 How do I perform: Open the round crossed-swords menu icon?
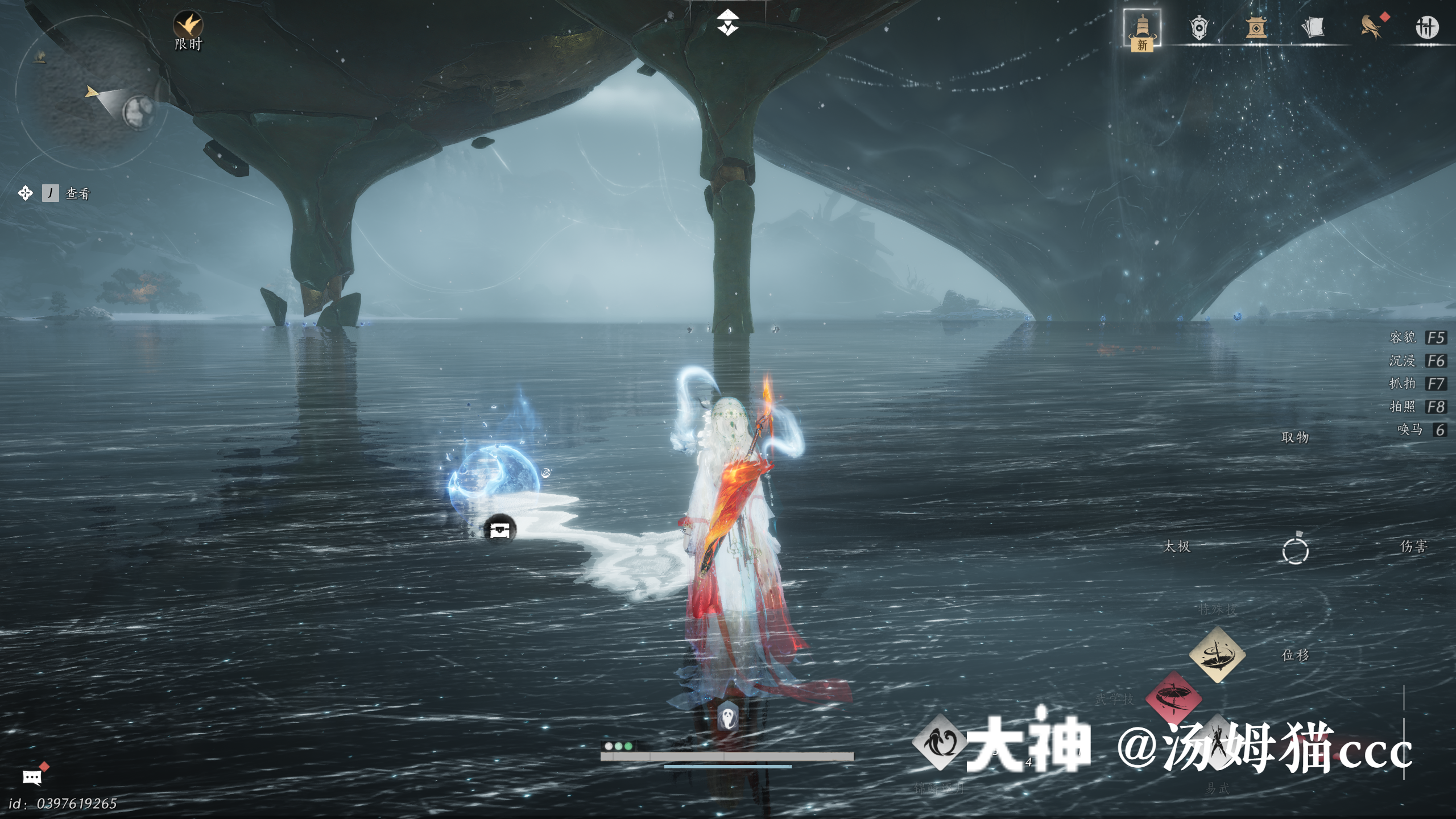(1426, 27)
